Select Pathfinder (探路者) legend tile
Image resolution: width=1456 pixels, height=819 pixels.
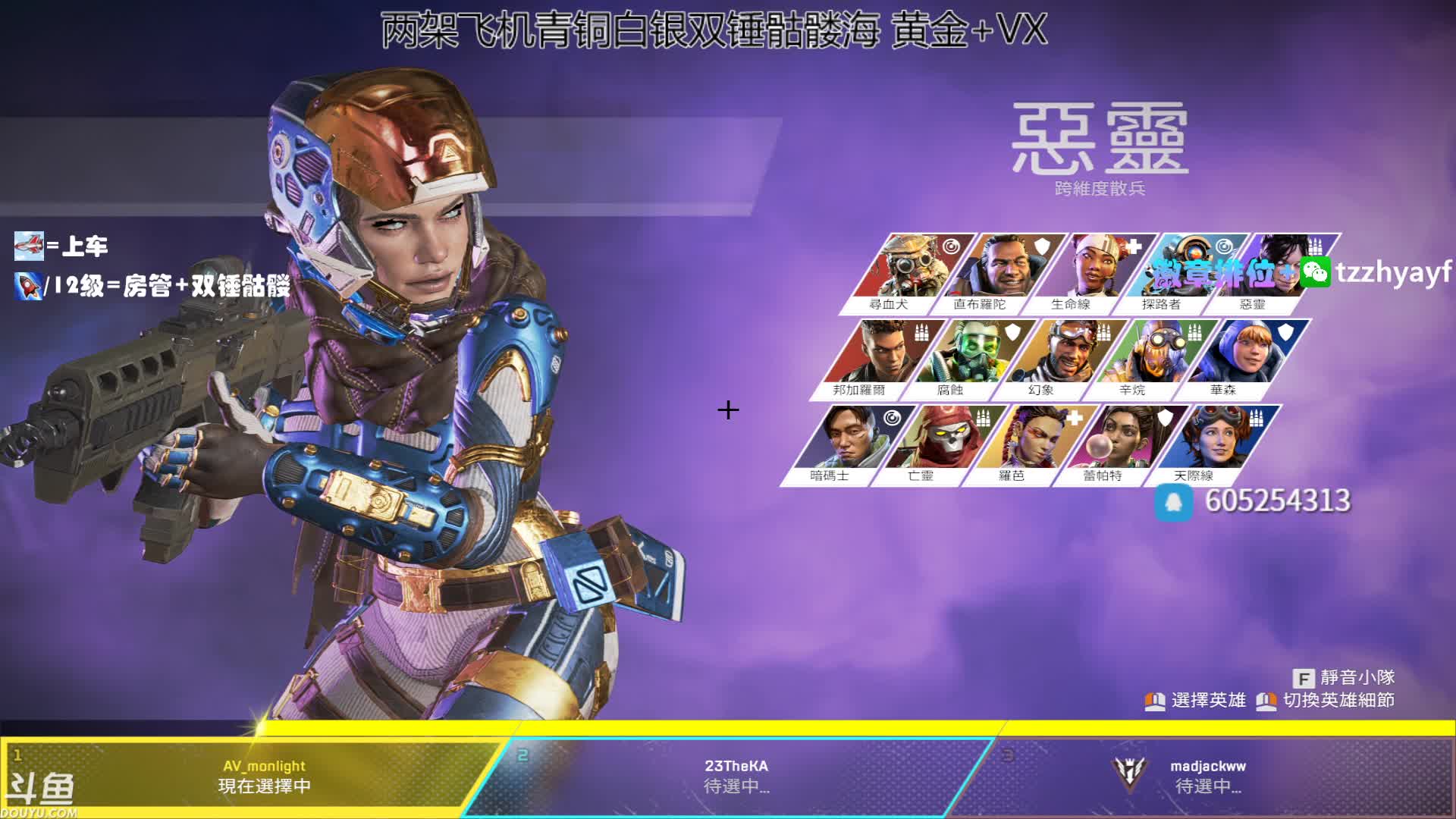point(1179,273)
